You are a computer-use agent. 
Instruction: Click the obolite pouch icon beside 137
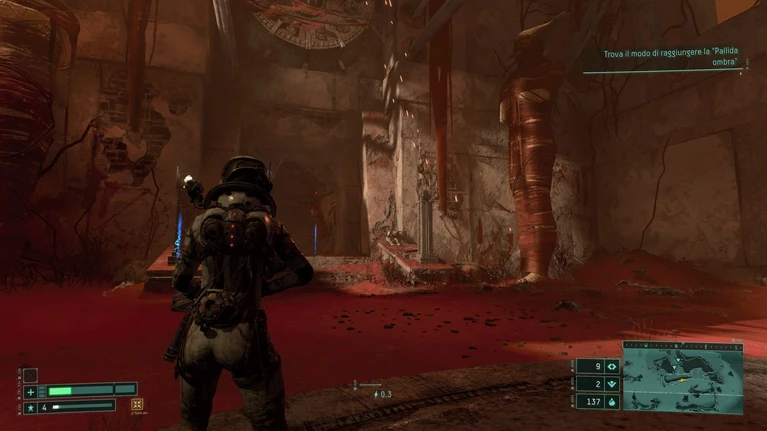pos(610,402)
